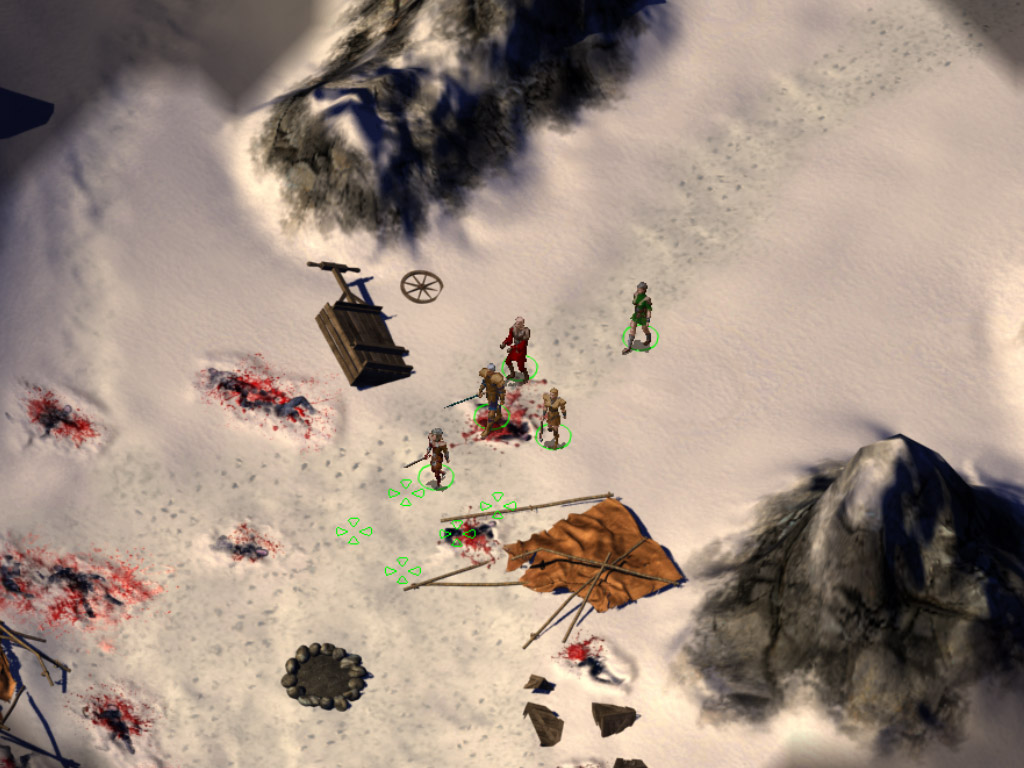Select the red-robed party member

point(517,349)
